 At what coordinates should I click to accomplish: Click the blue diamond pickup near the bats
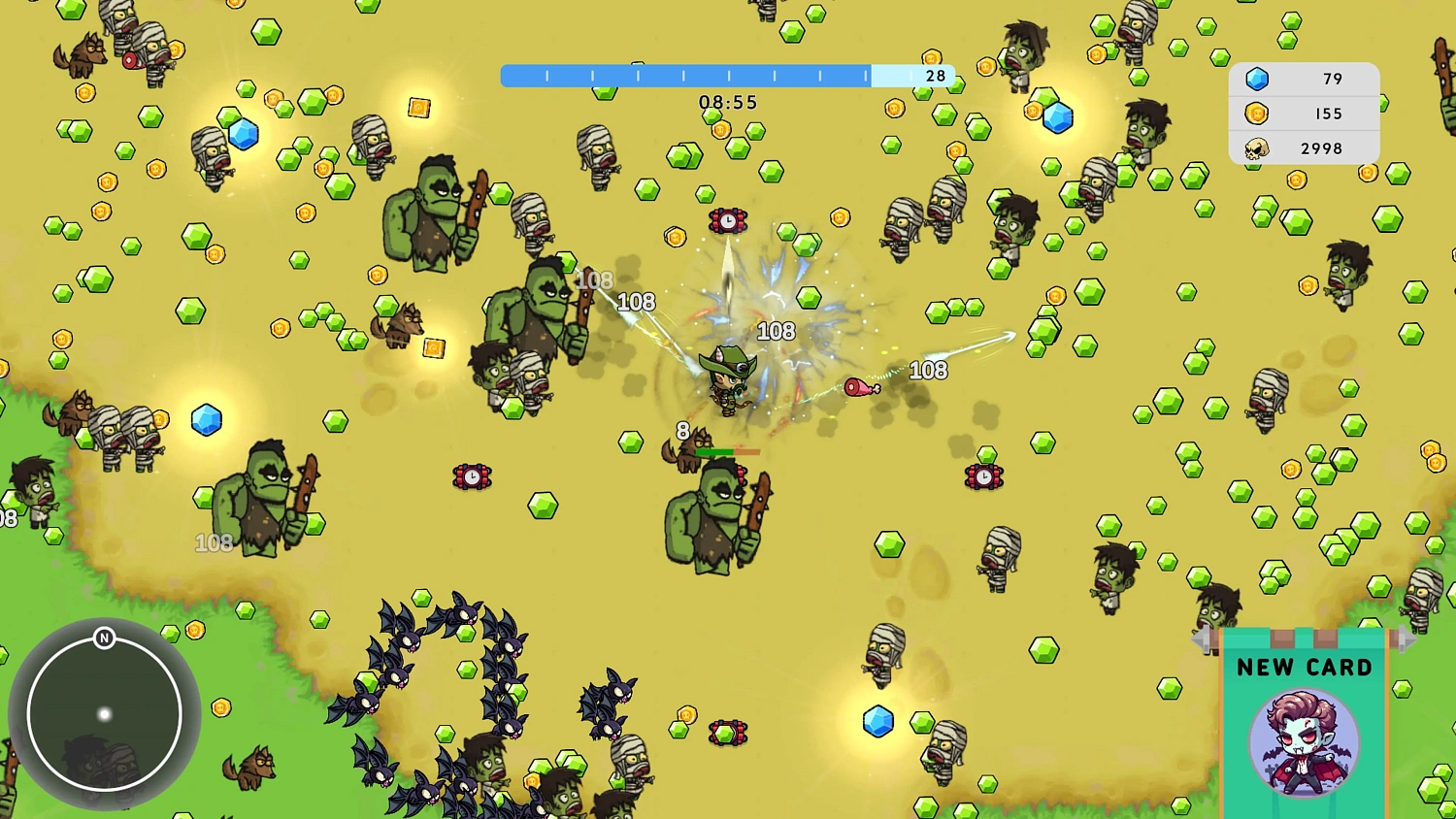pyautogui.click(x=877, y=719)
